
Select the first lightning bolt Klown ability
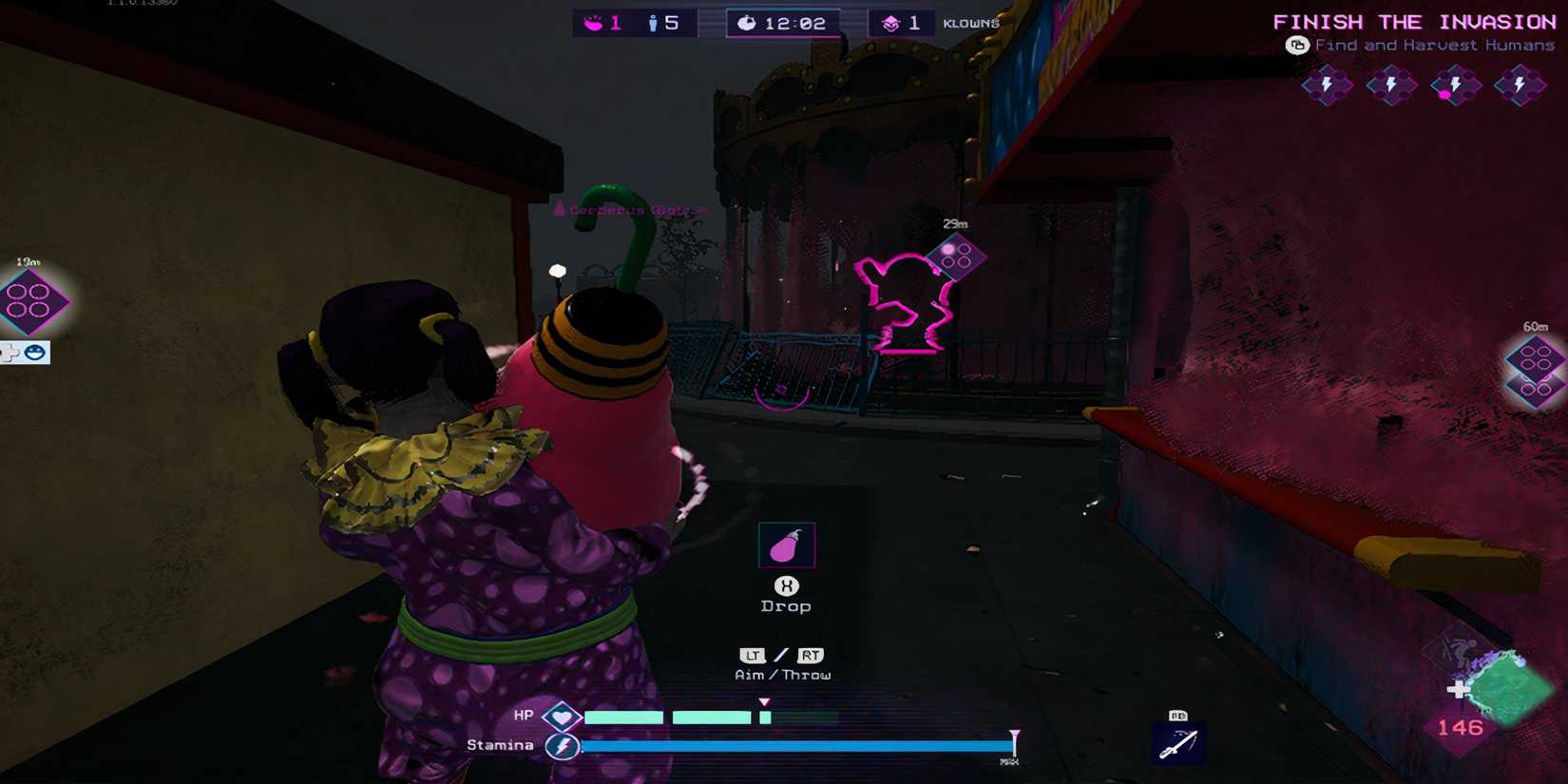1326,86
